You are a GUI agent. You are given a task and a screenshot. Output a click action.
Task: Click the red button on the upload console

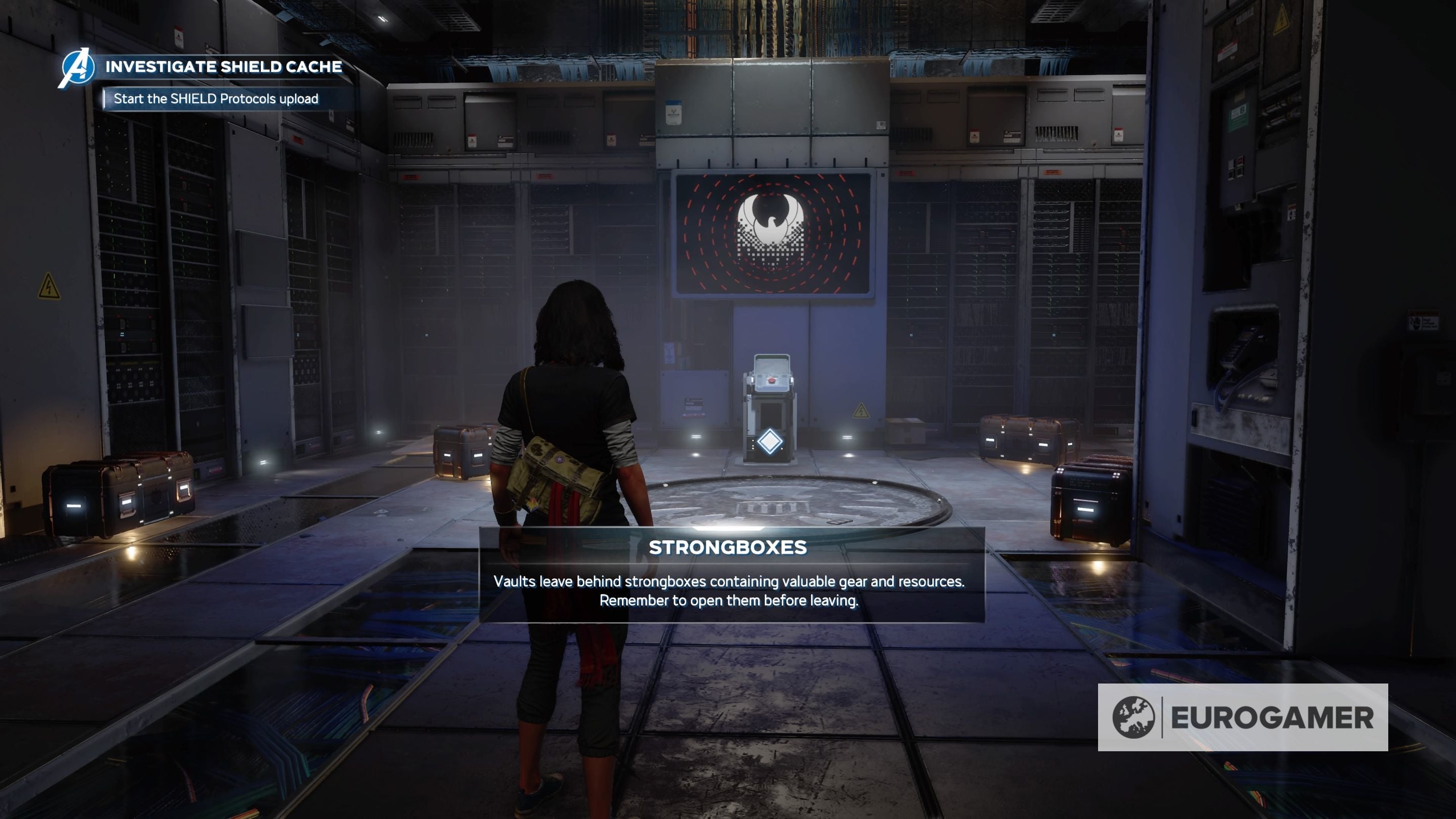[x=772, y=381]
